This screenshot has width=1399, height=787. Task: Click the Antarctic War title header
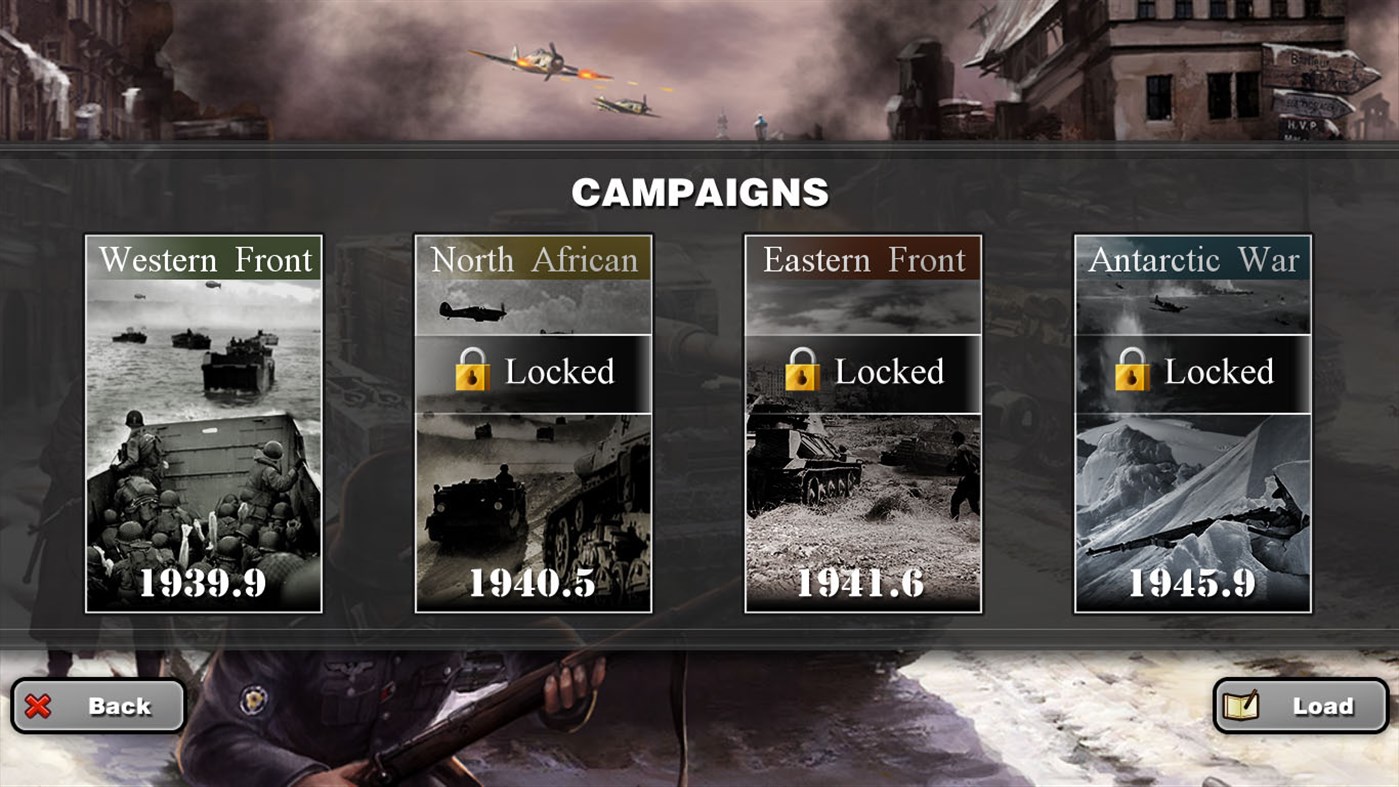point(1192,259)
